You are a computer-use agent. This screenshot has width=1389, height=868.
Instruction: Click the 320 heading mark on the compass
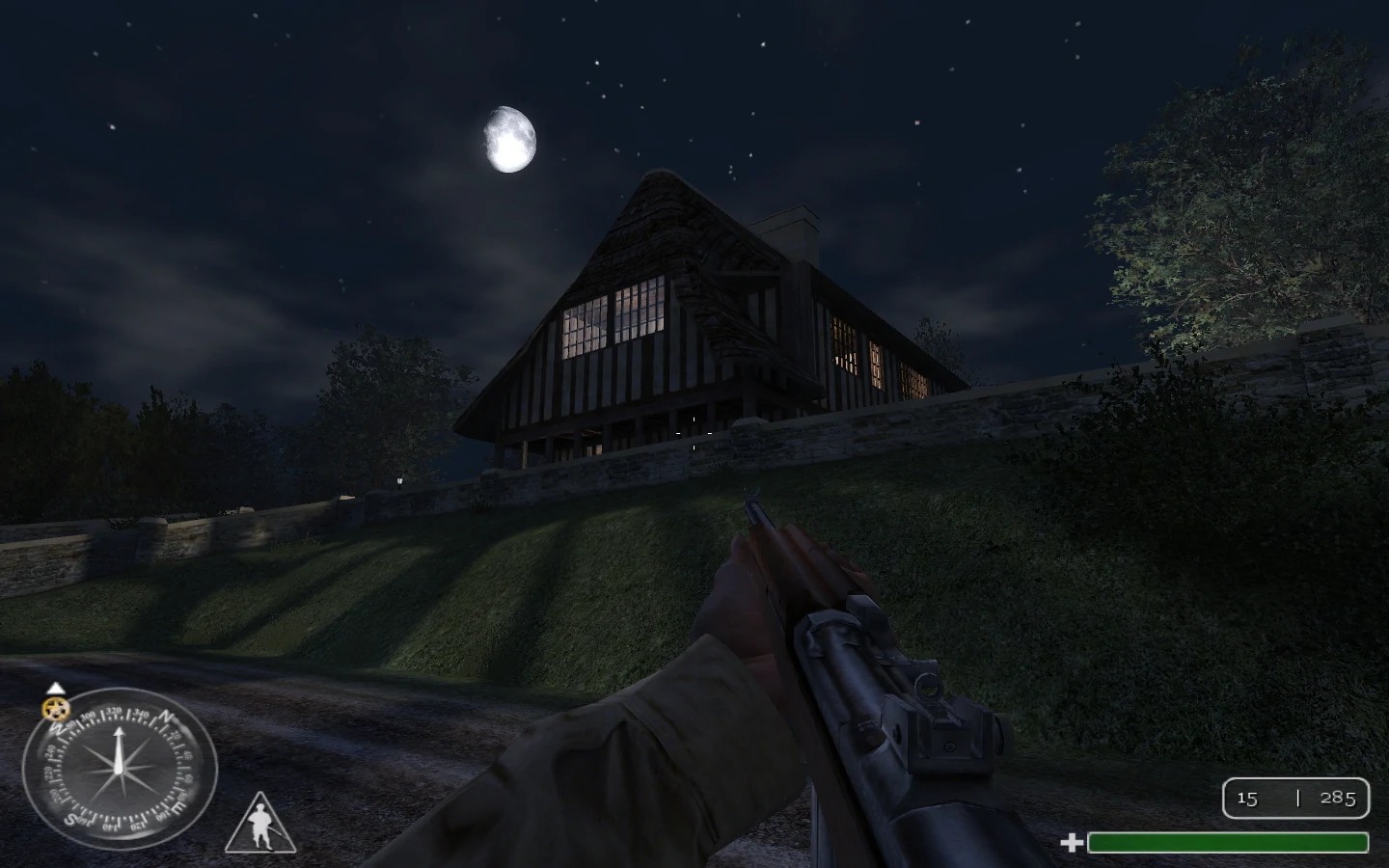point(114,713)
